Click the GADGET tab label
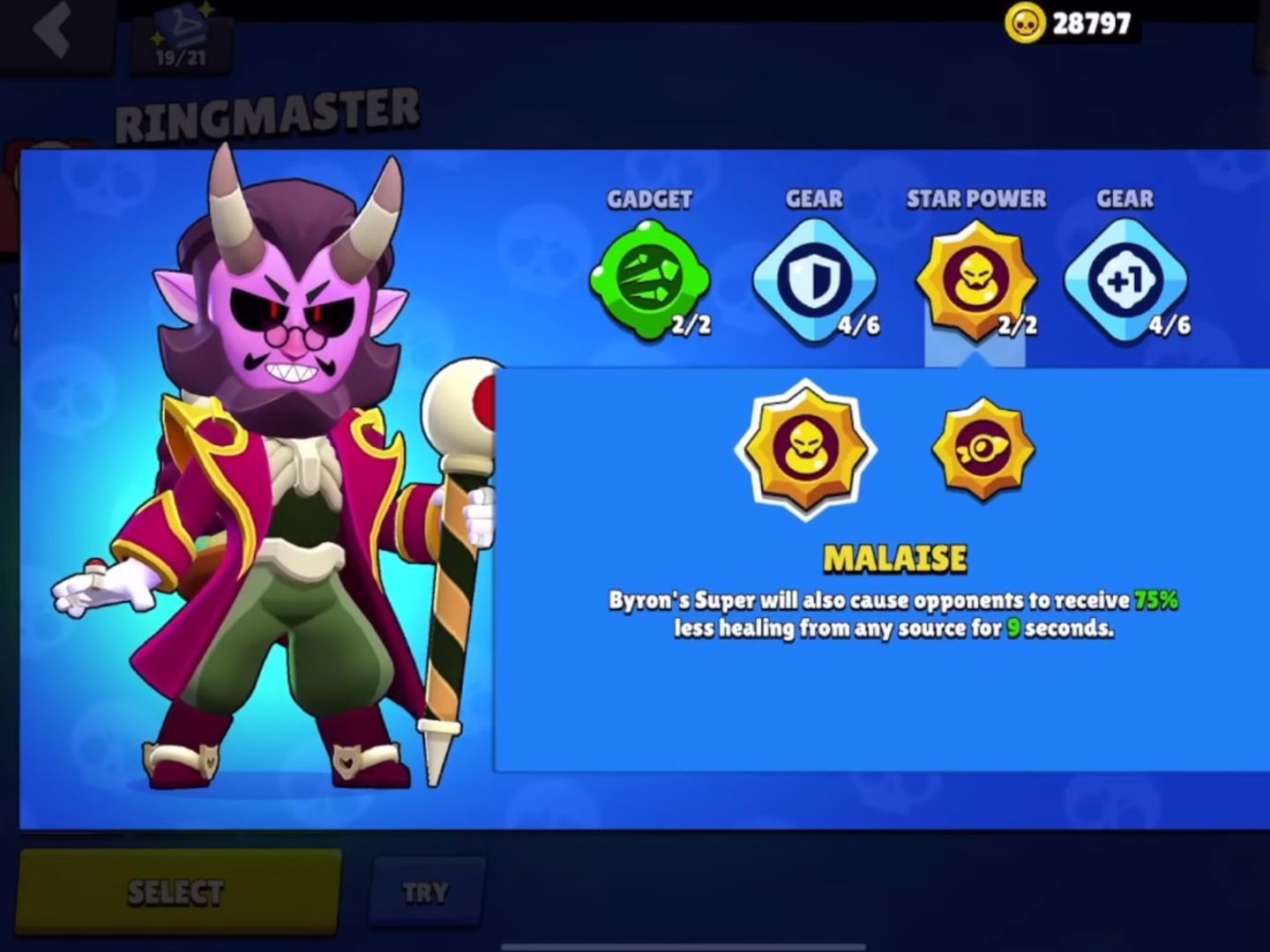Image resolution: width=1270 pixels, height=952 pixels. (x=650, y=199)
